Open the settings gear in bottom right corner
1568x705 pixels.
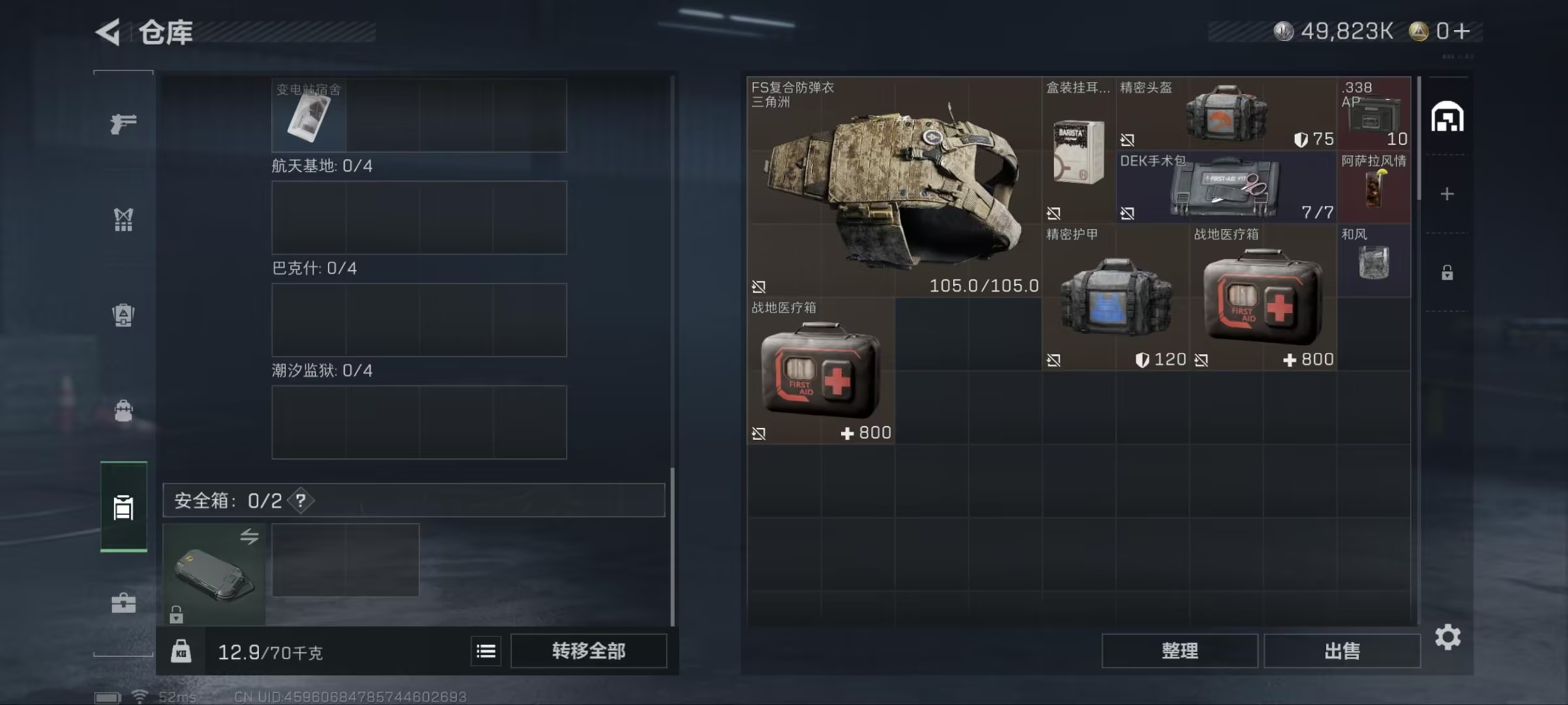pos(1448,638)
